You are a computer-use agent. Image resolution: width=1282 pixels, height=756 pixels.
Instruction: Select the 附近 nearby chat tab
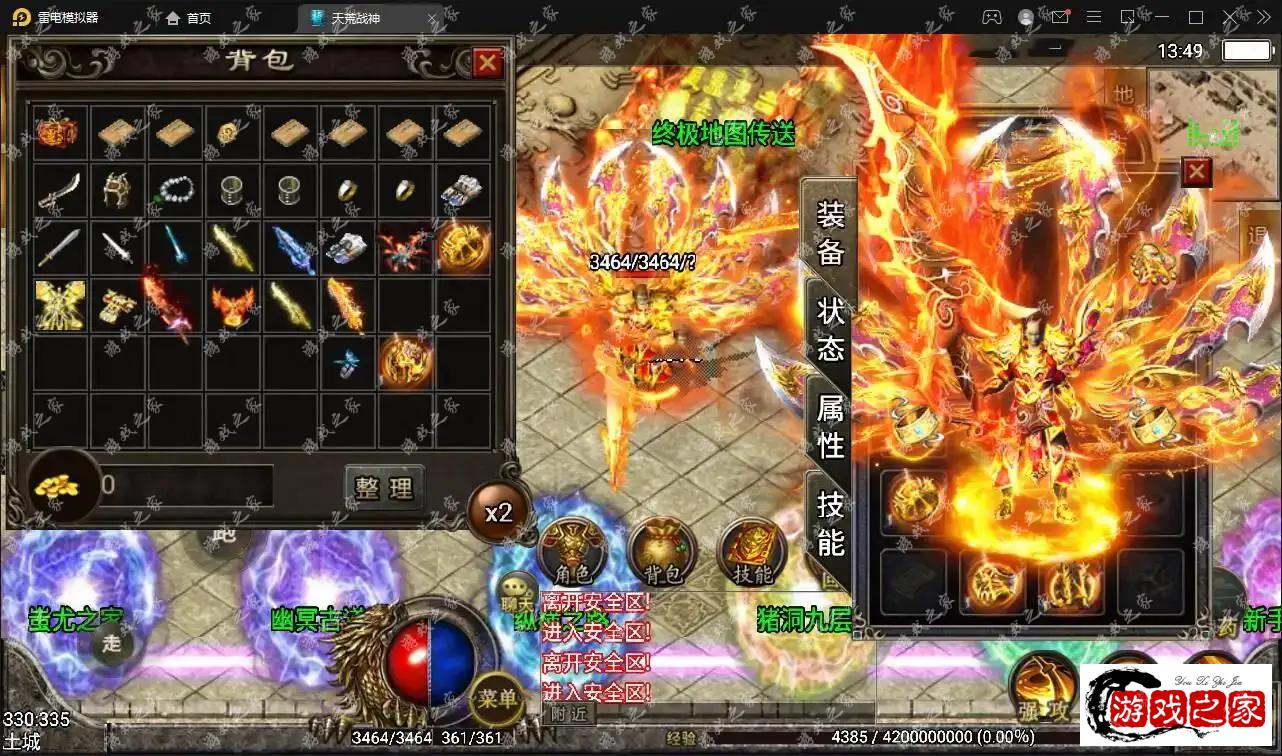pos(569,714)
